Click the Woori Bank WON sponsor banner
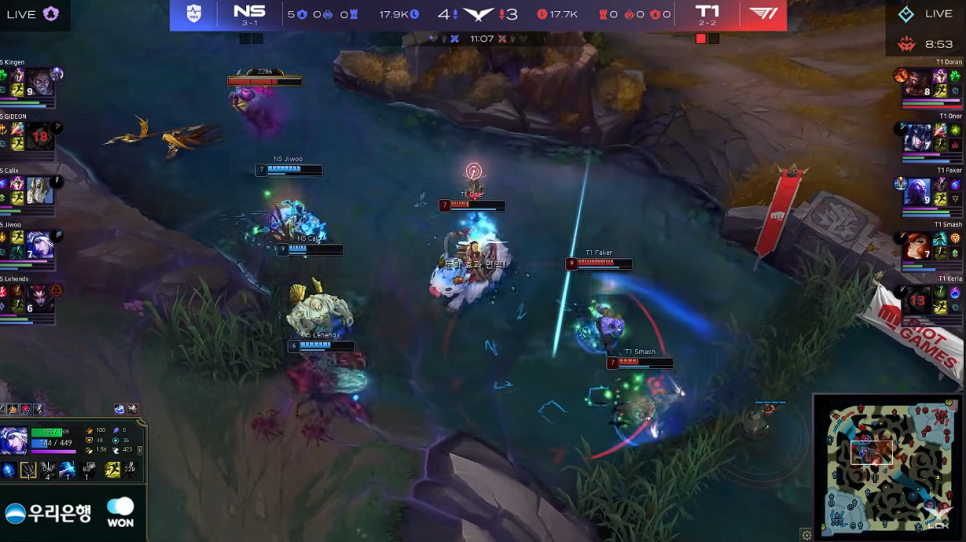Viewport: 966px width, 542px height. click(x=72, y=512)
